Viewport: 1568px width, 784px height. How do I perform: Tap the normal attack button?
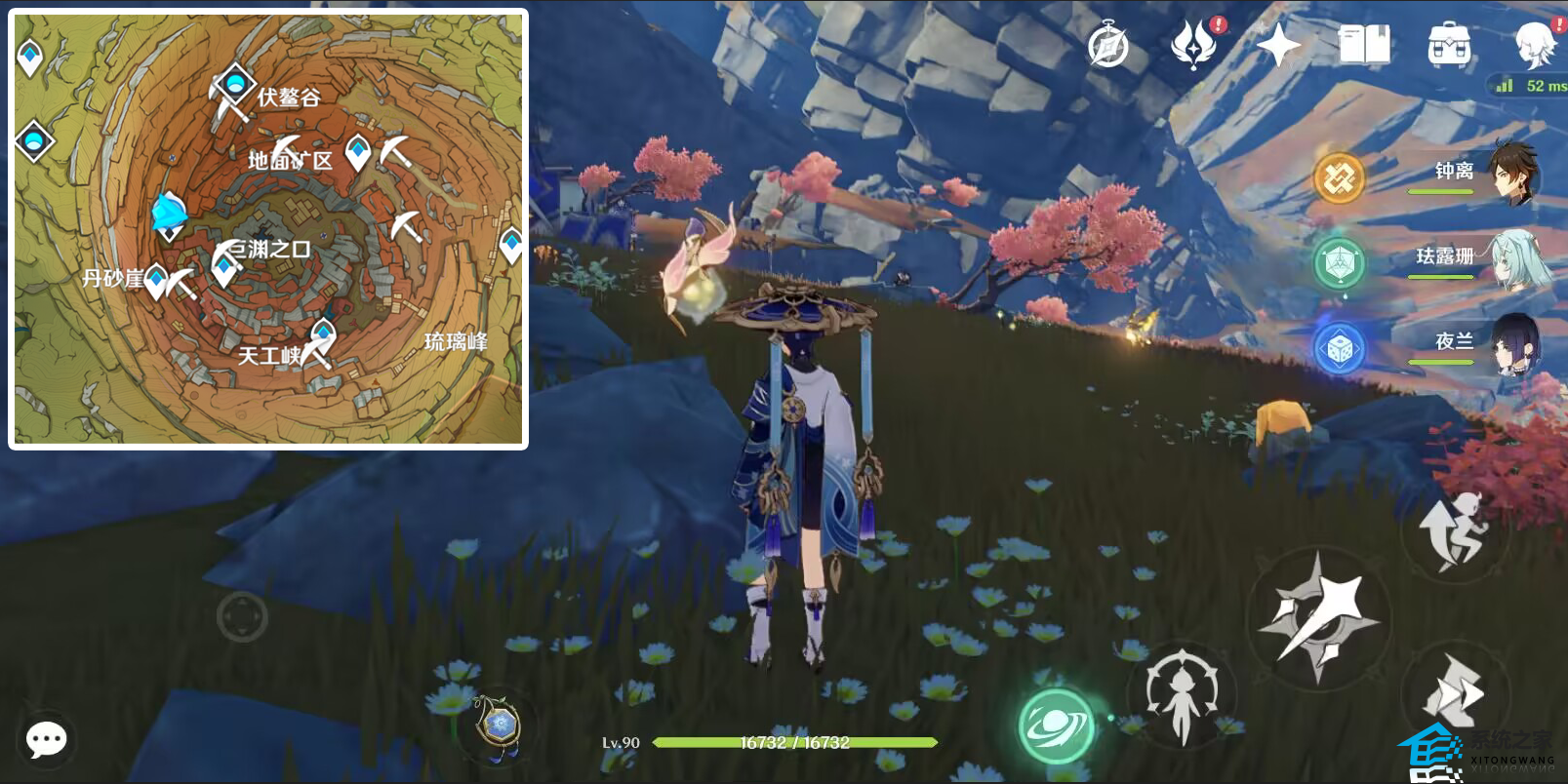click(1318, 616)
